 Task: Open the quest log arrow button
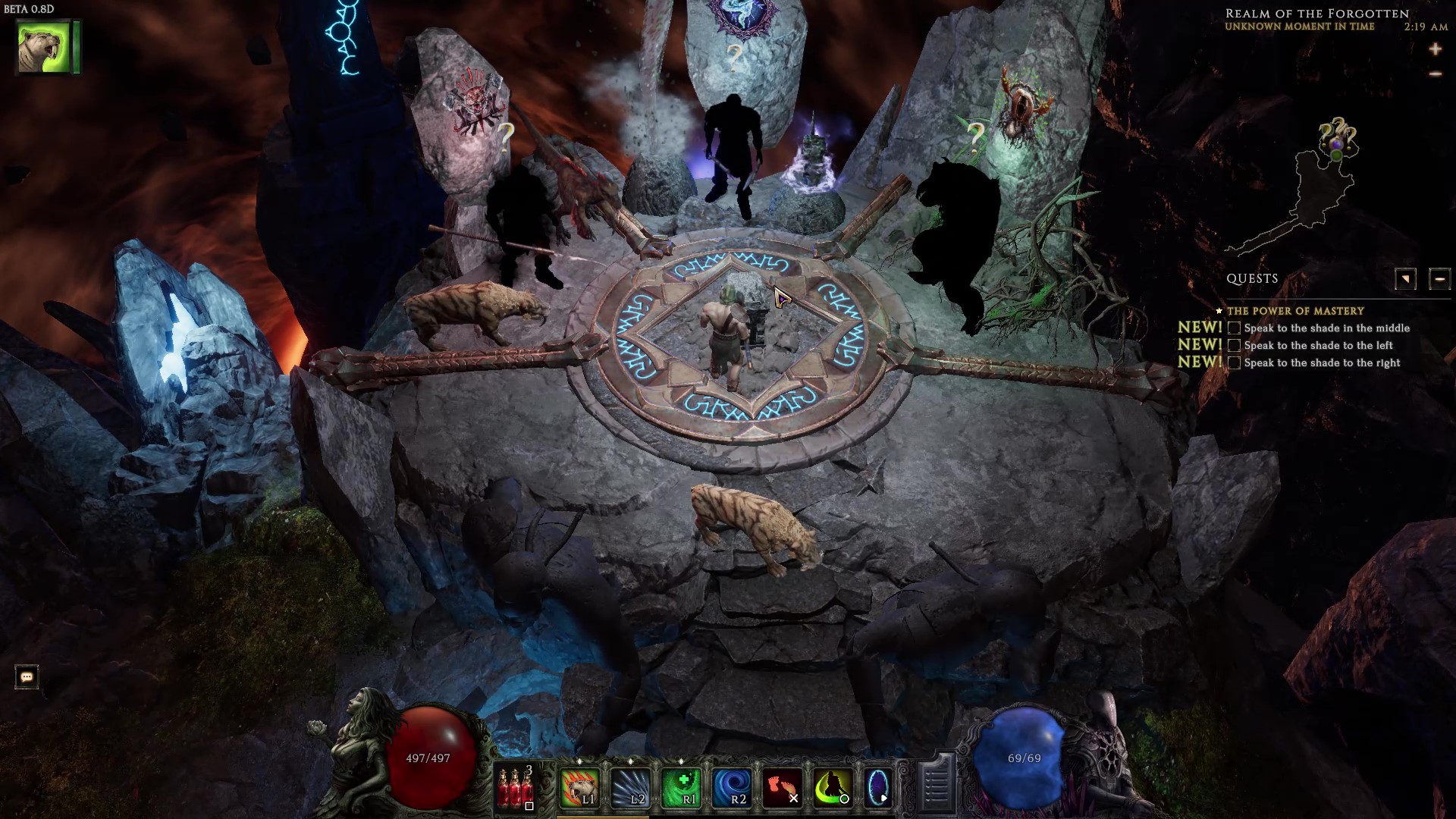[x=1404, y=279]
